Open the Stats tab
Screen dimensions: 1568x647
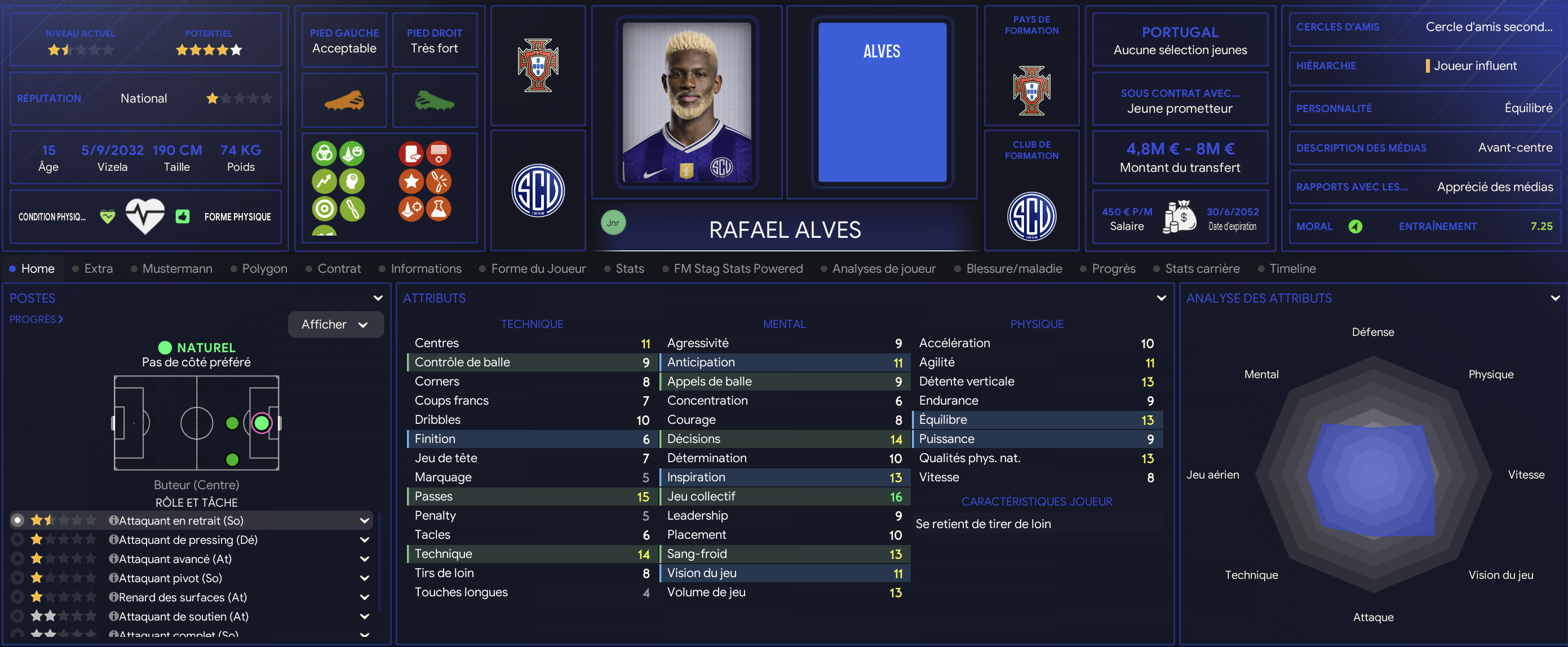630,268
